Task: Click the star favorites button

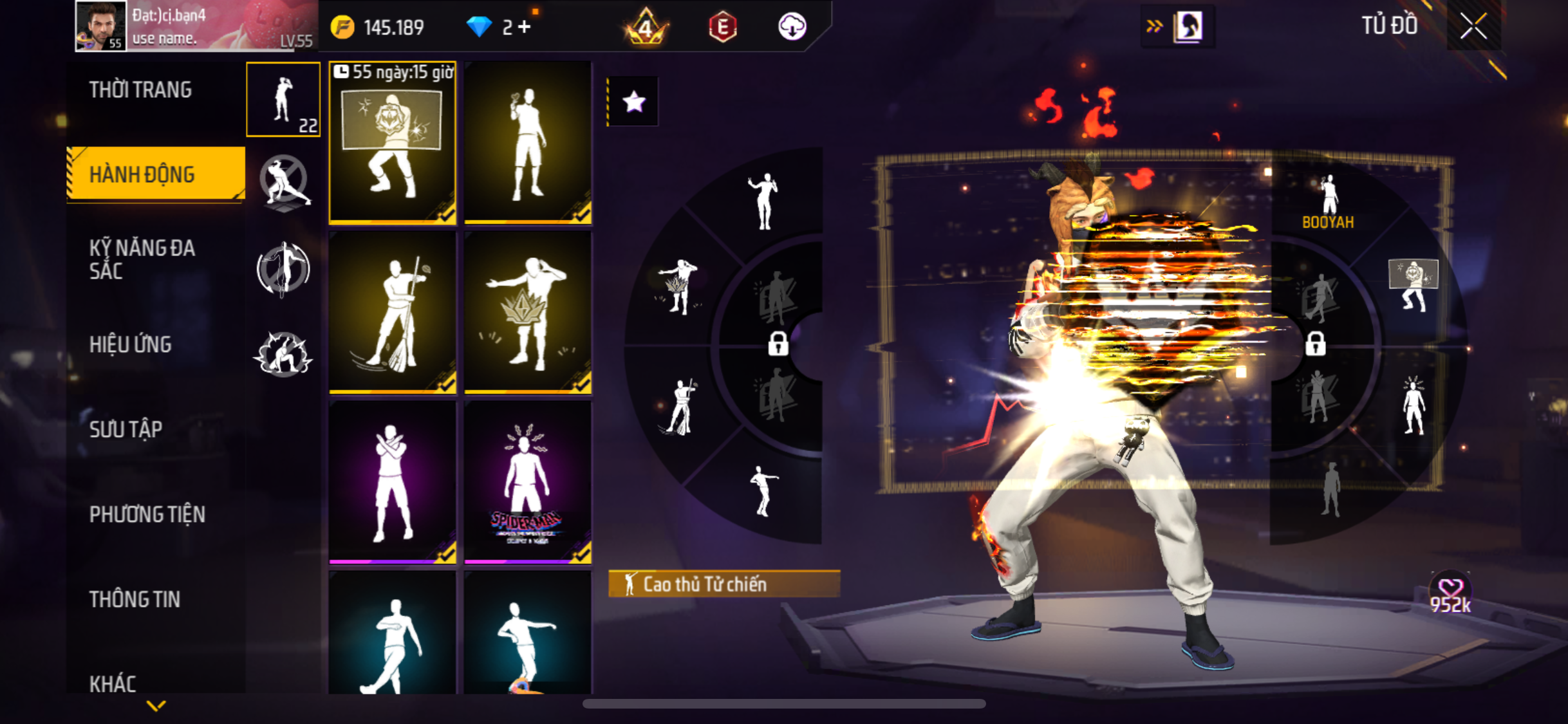Action: (x=634, y=102)
